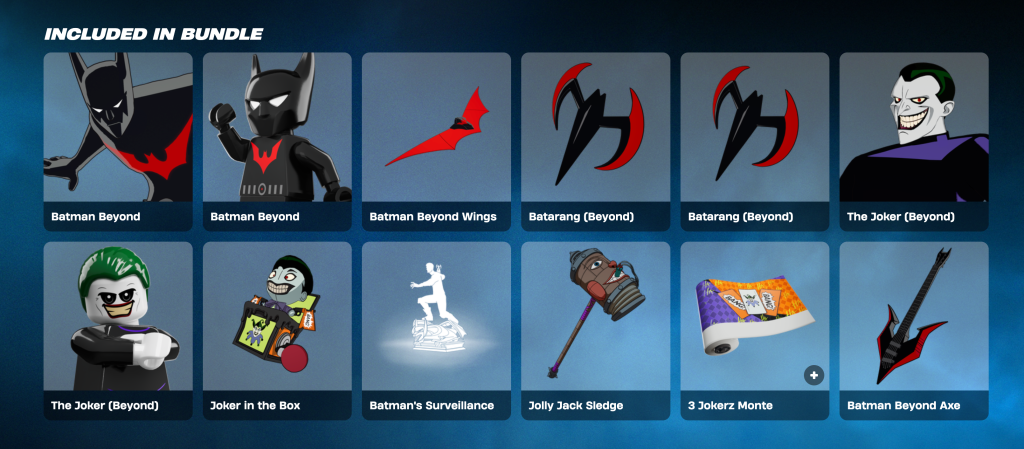Image resolution: width=1024 pixels, height=449 pixels.
Task: Select the cartoon Joker (Beyond) outfit tile
Action: [913, 140]
